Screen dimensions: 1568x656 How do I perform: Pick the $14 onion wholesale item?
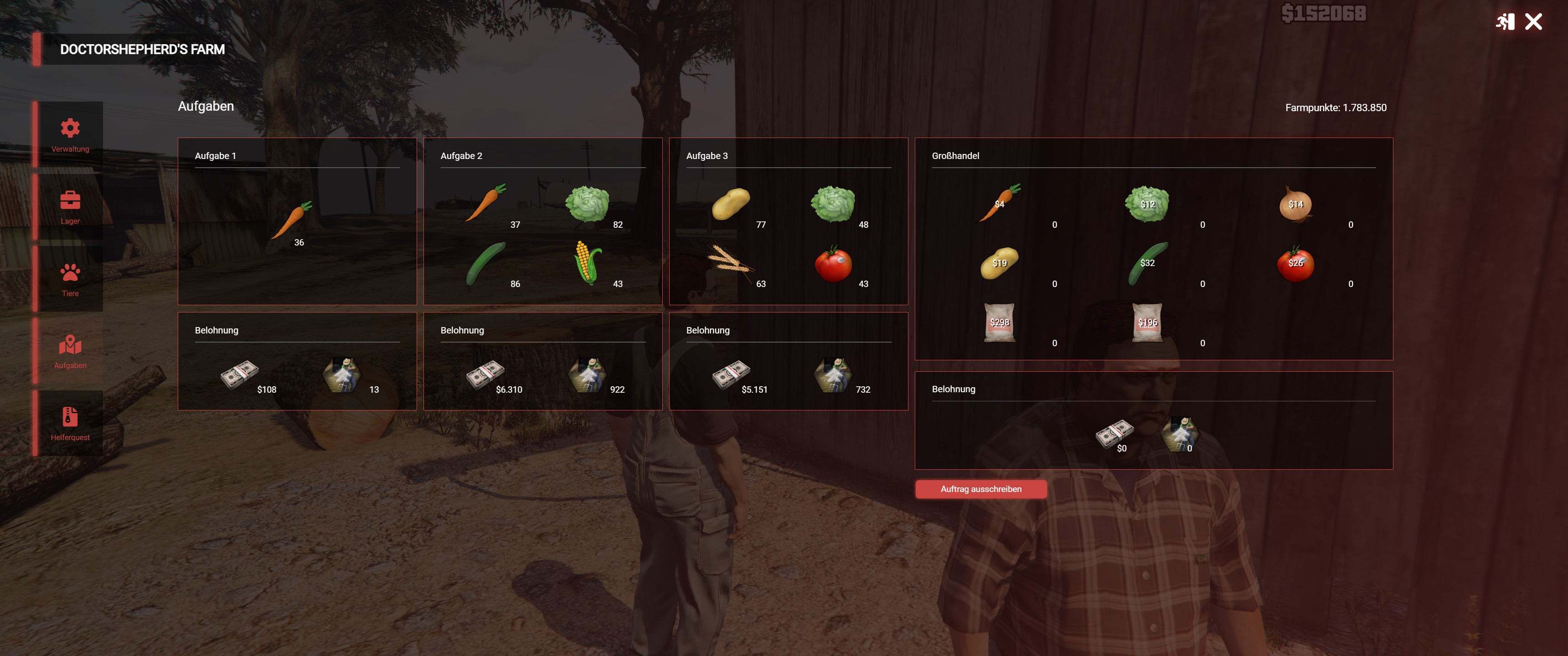pos(1295,204)
